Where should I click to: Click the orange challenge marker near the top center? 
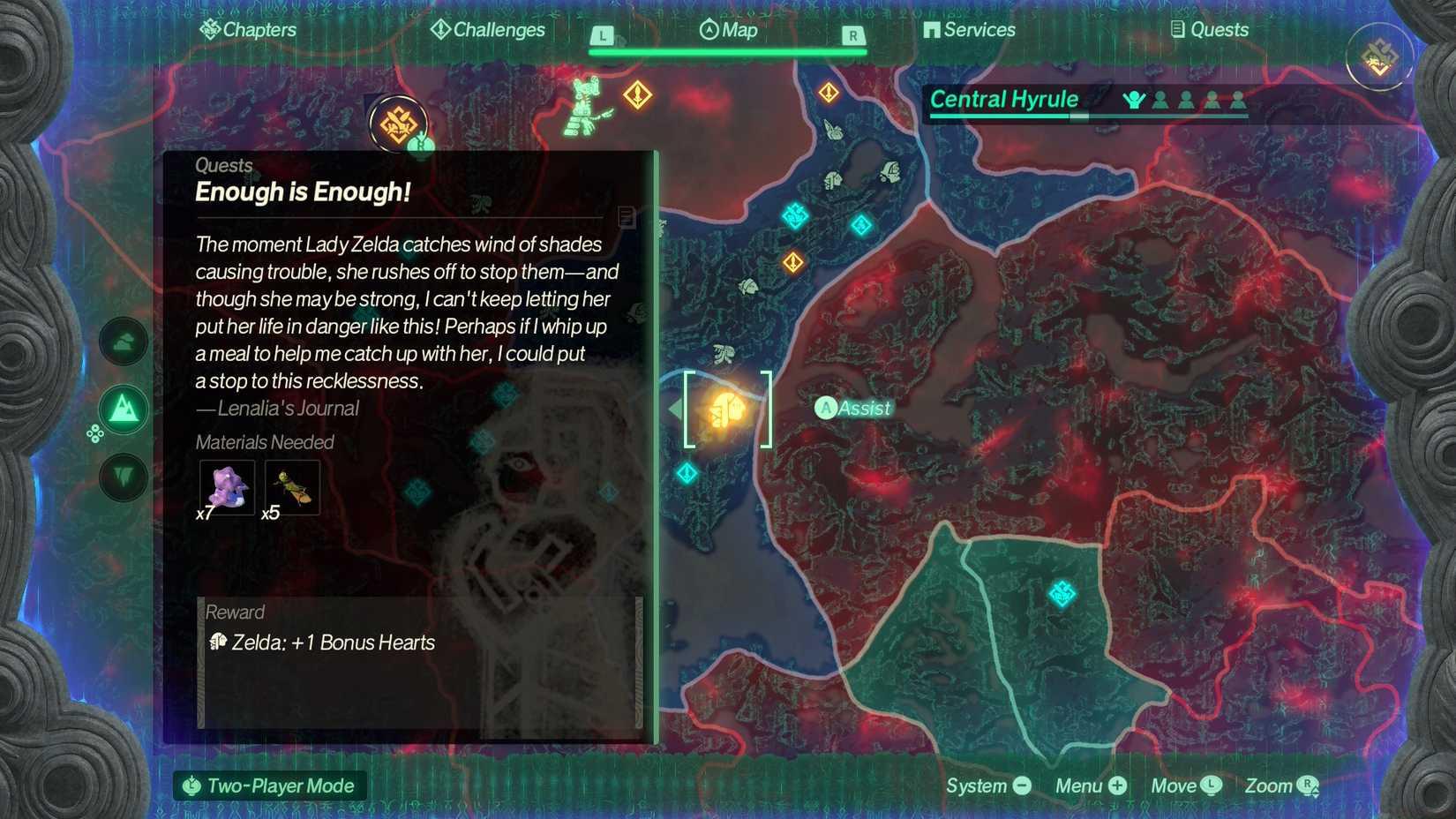point(637,94)
